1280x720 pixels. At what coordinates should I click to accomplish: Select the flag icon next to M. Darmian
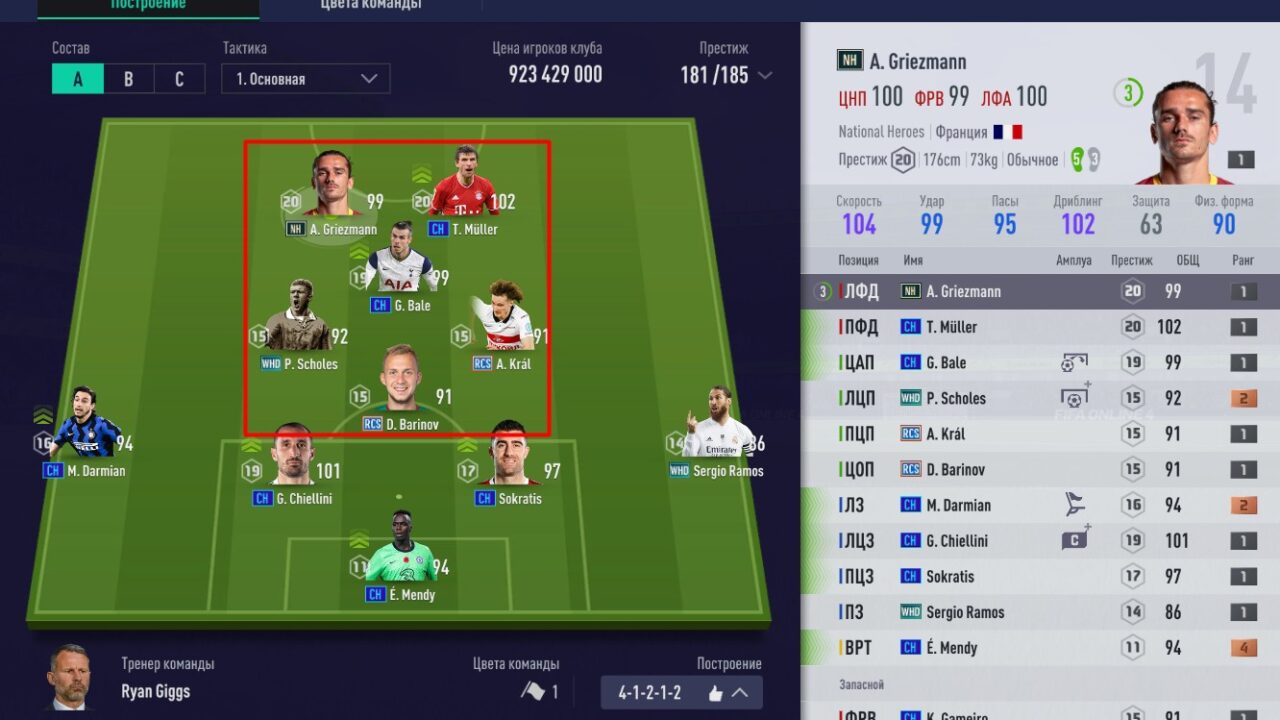(x=1075, y=505)
